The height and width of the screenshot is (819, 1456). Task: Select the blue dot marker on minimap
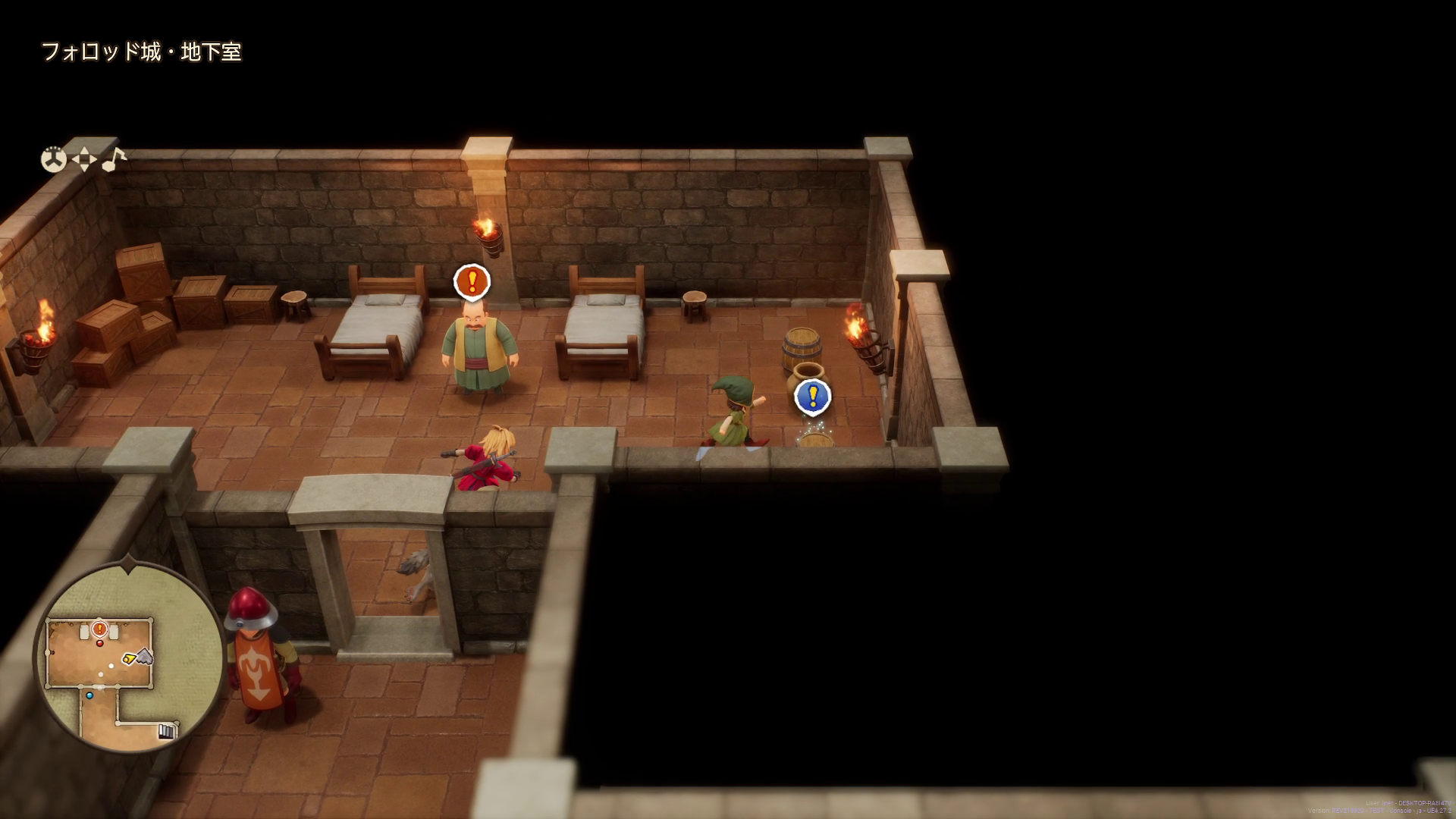89,695
